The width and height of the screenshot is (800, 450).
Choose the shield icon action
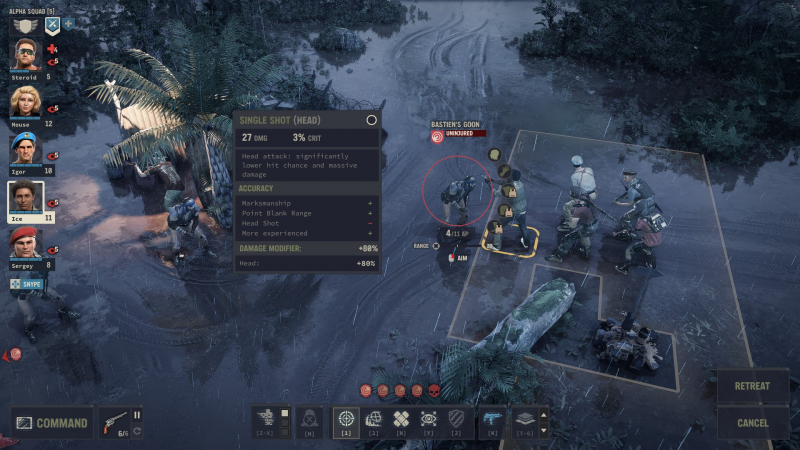[x=456, y=420]
